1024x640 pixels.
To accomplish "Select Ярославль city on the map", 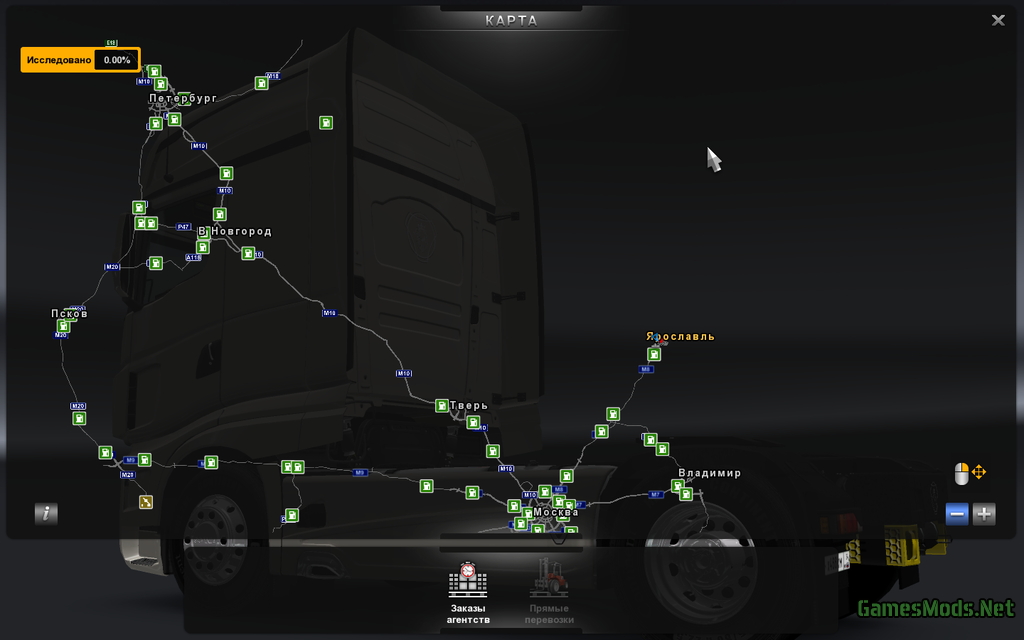I will pos(680,337).
